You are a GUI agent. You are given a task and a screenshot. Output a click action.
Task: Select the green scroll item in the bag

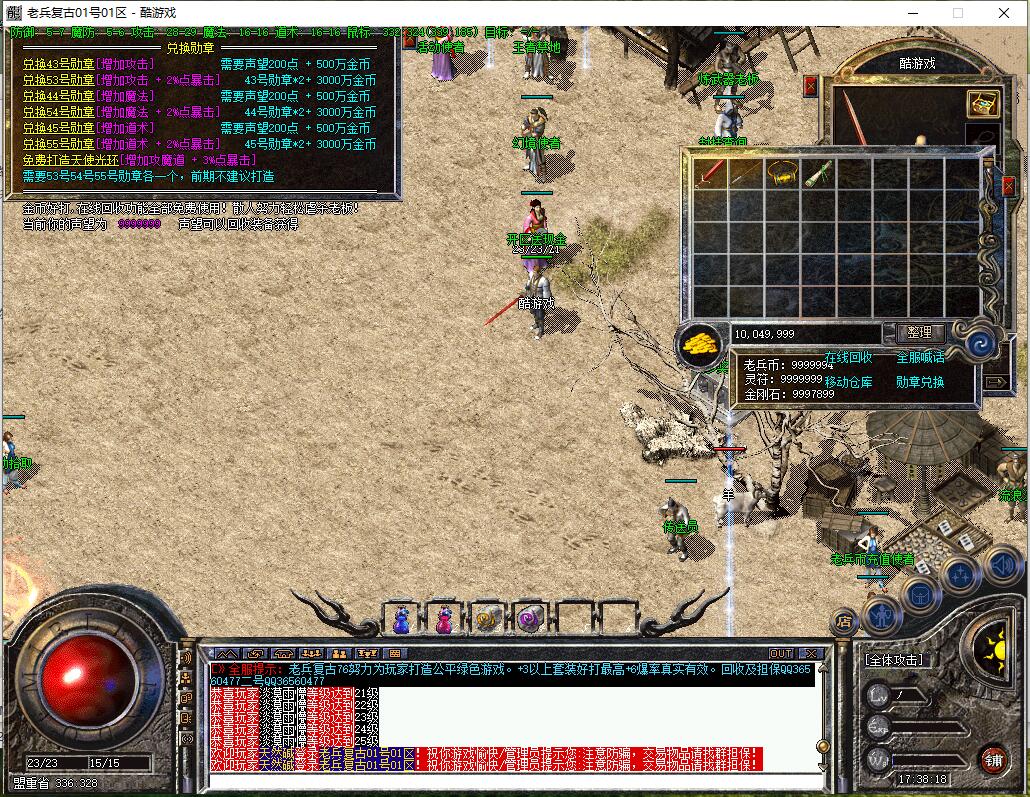(818, 172)
